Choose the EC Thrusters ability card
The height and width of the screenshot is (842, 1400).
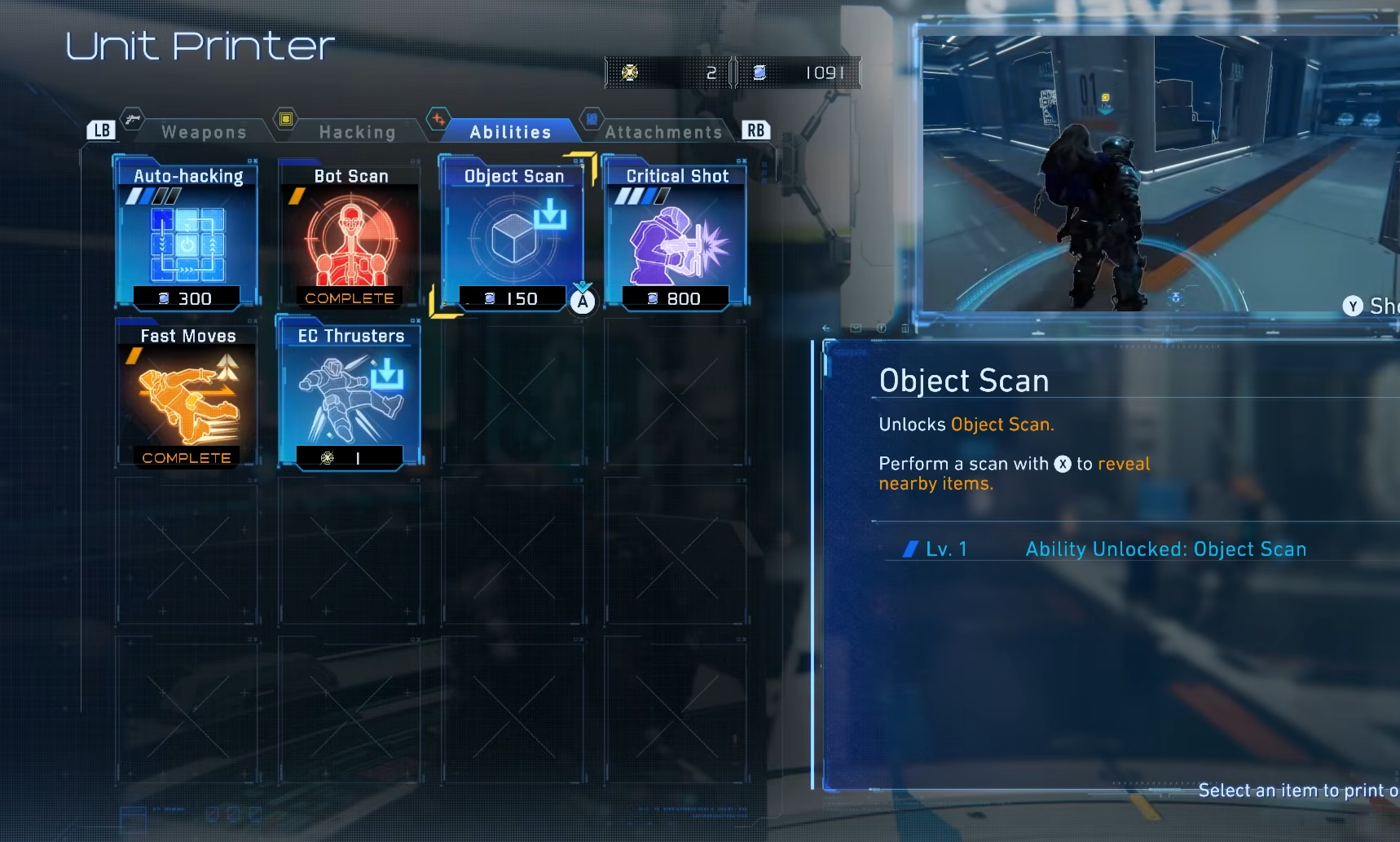(350, 396)
